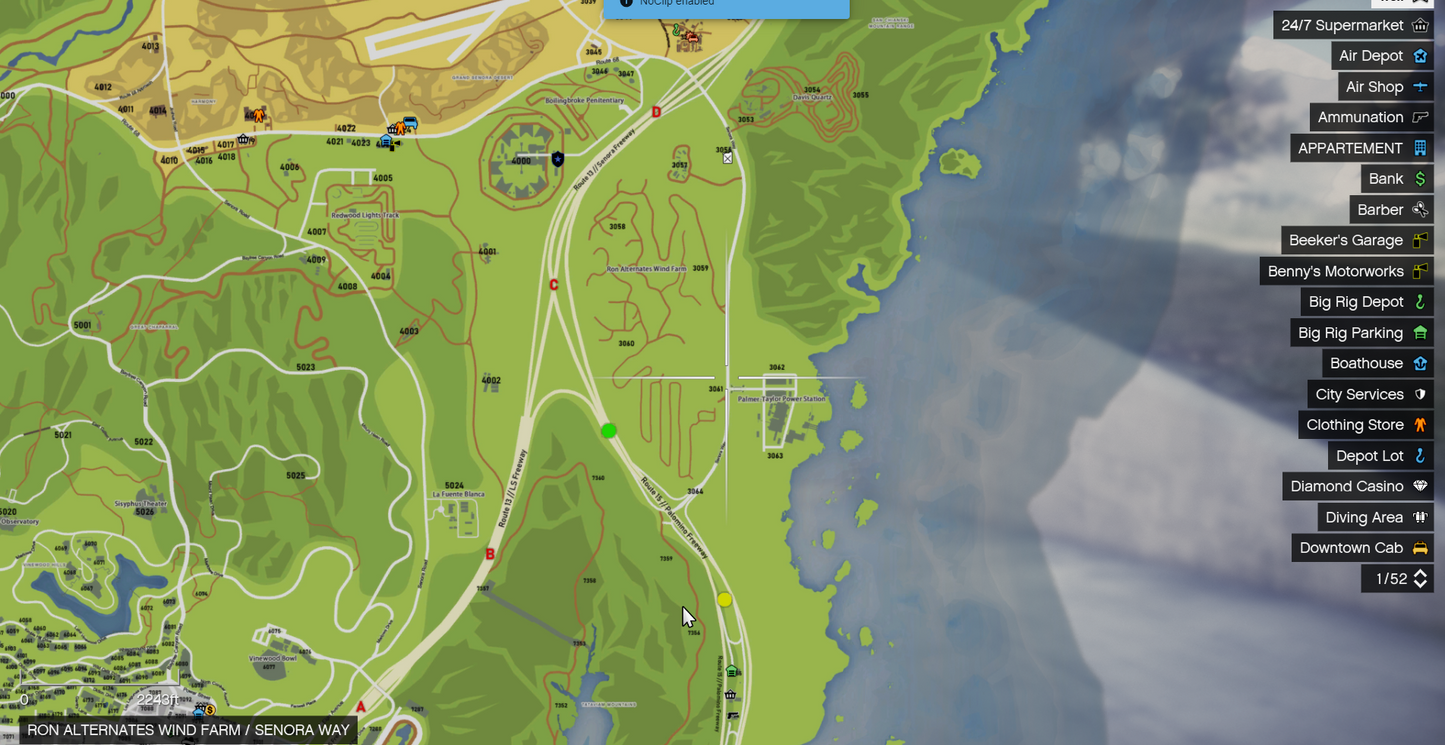Screen dimensions: 1445x745
Task: Choose City Services in the legend
Action: point(1370,394)
